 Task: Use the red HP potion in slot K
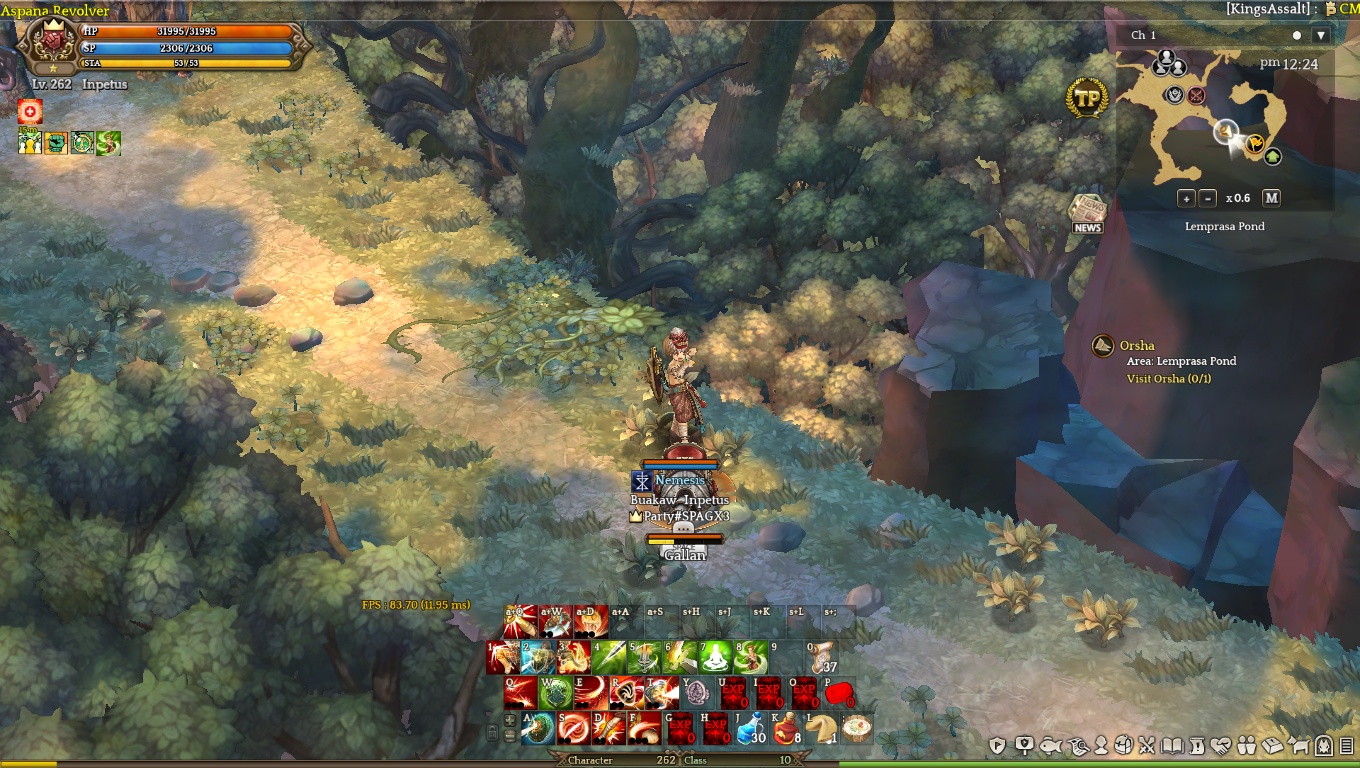tap(786, 728)
